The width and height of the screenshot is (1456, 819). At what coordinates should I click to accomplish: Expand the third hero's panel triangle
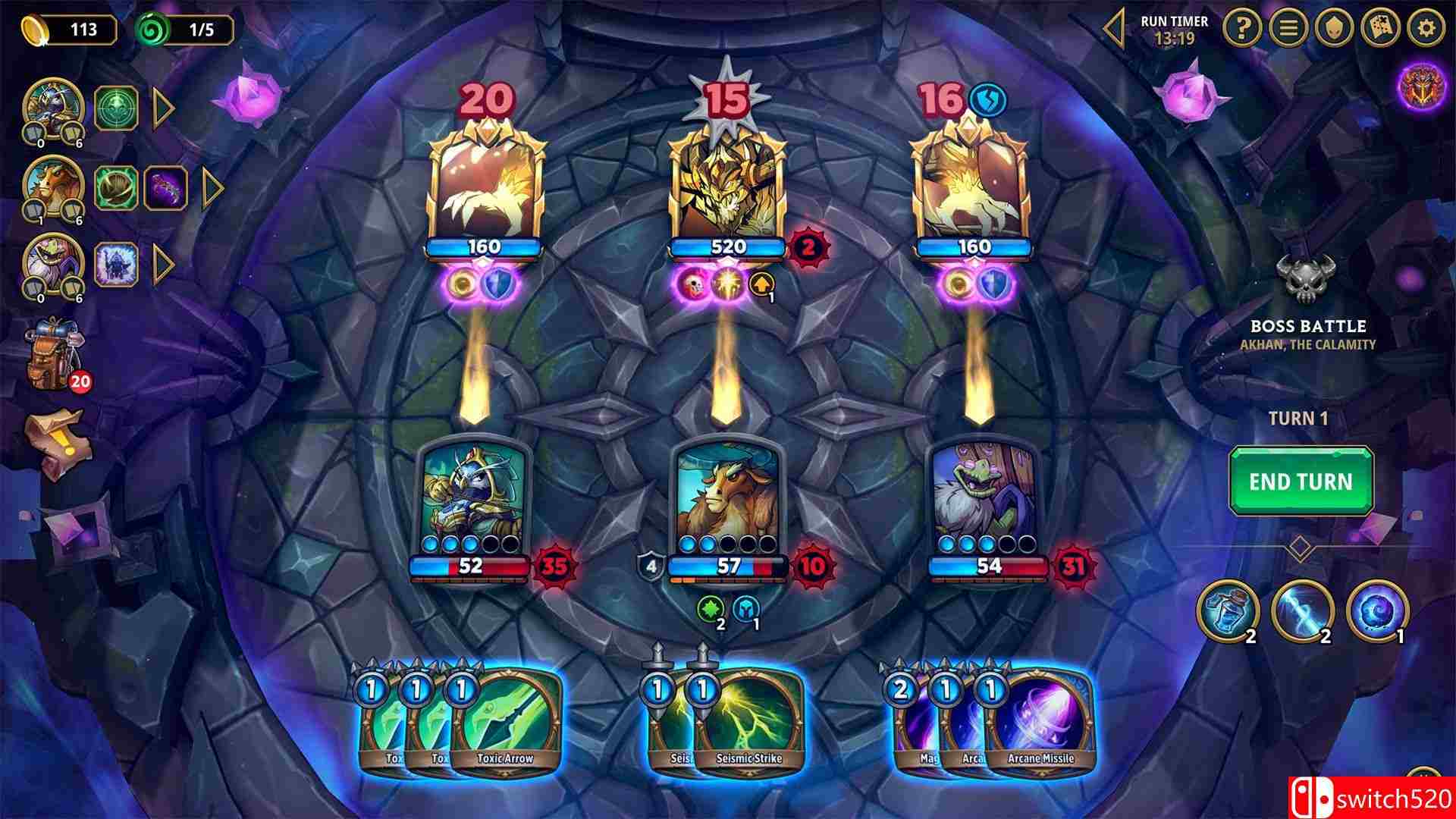[161, 263]
